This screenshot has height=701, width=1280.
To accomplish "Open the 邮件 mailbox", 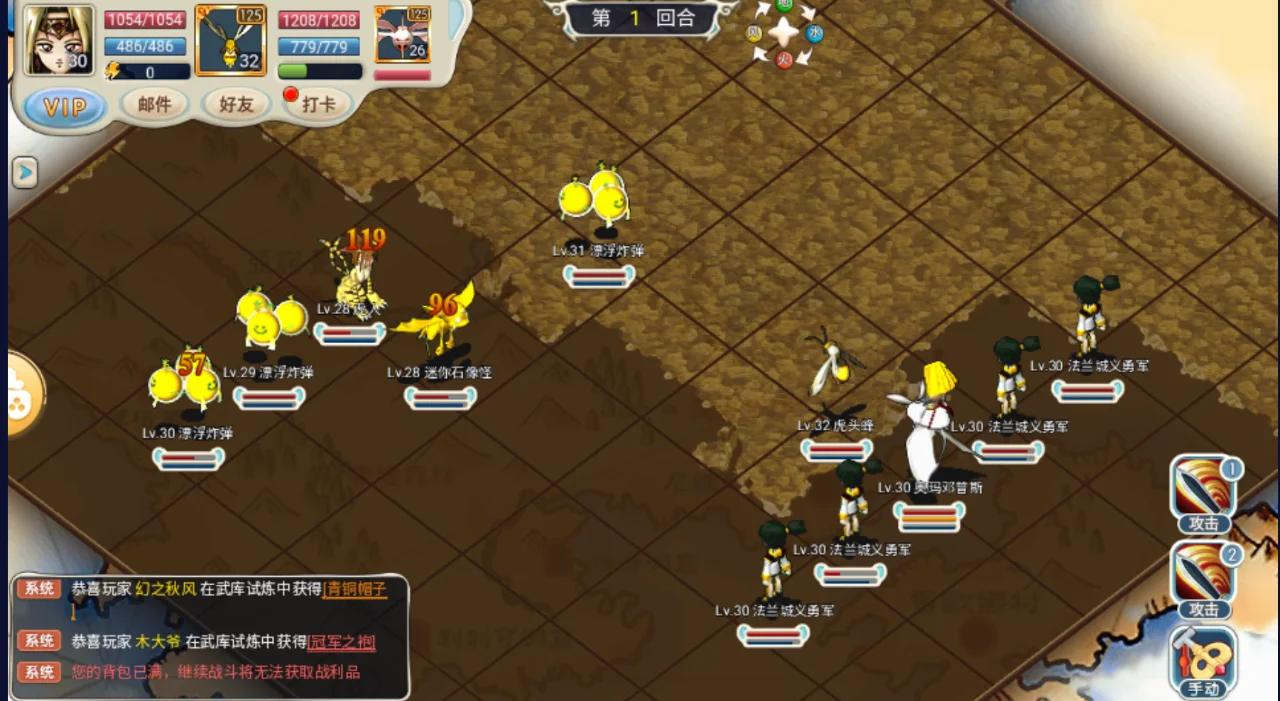I will tap(154, 104).
